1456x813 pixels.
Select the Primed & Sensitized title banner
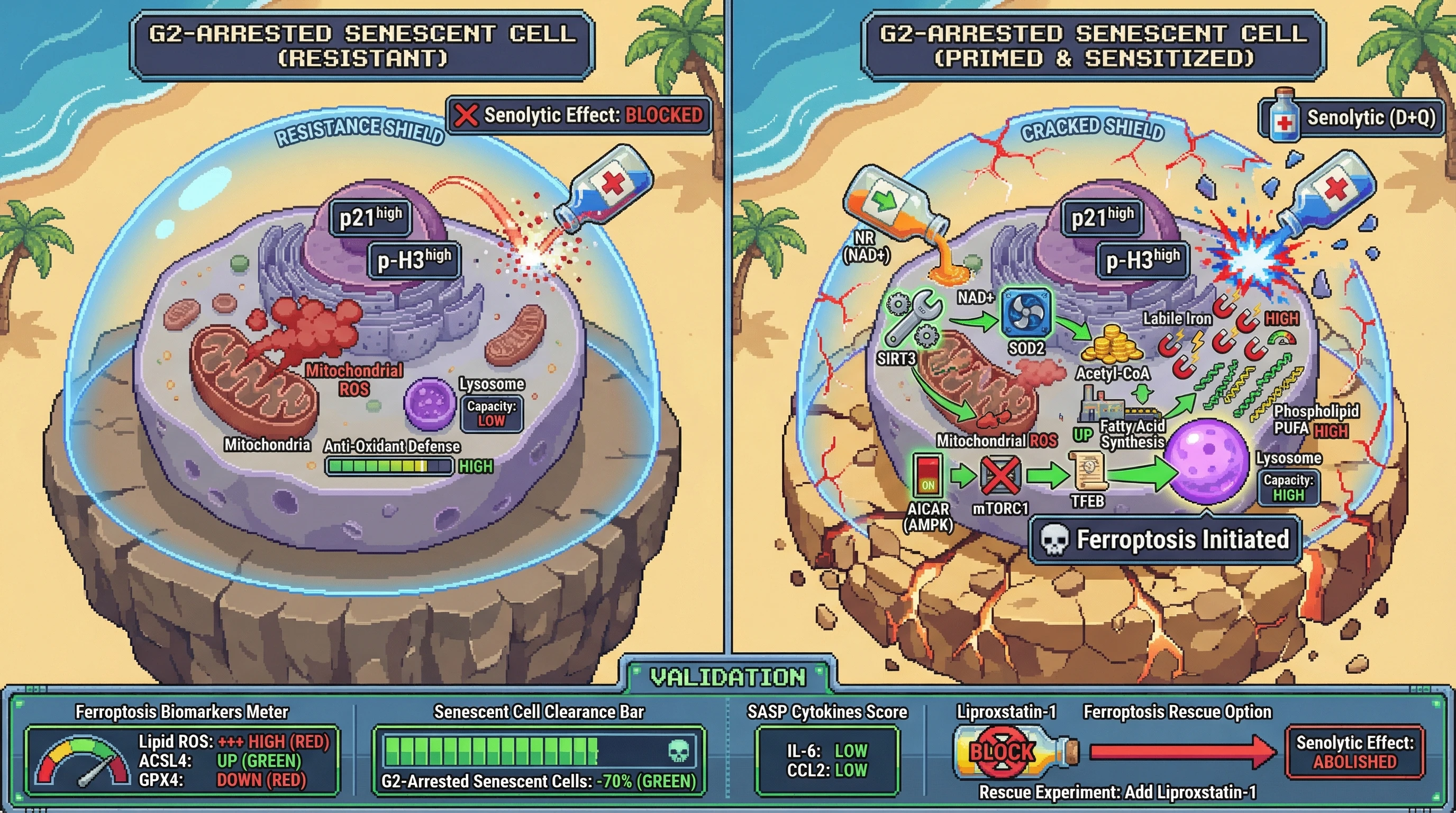[1093, 47]
